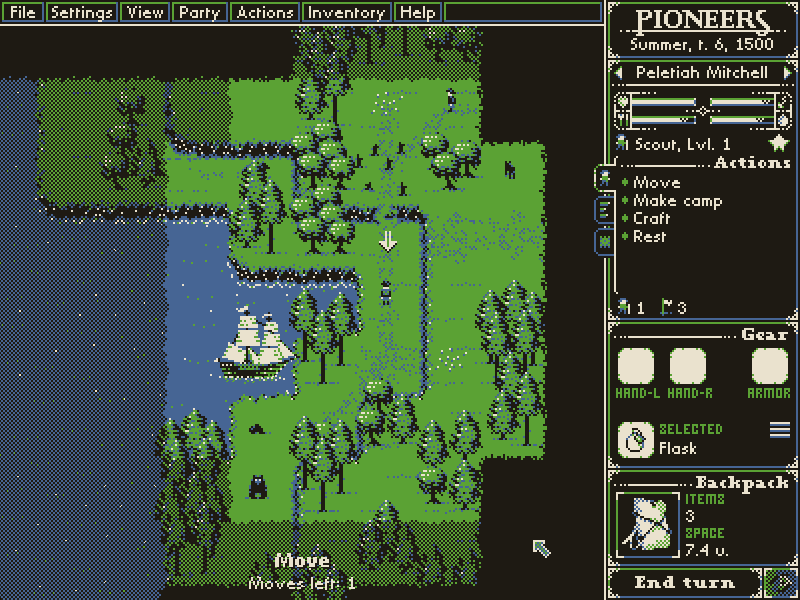Choose the Craft action
This screenshot has width=800, height=600.
[x=651, y=219]
